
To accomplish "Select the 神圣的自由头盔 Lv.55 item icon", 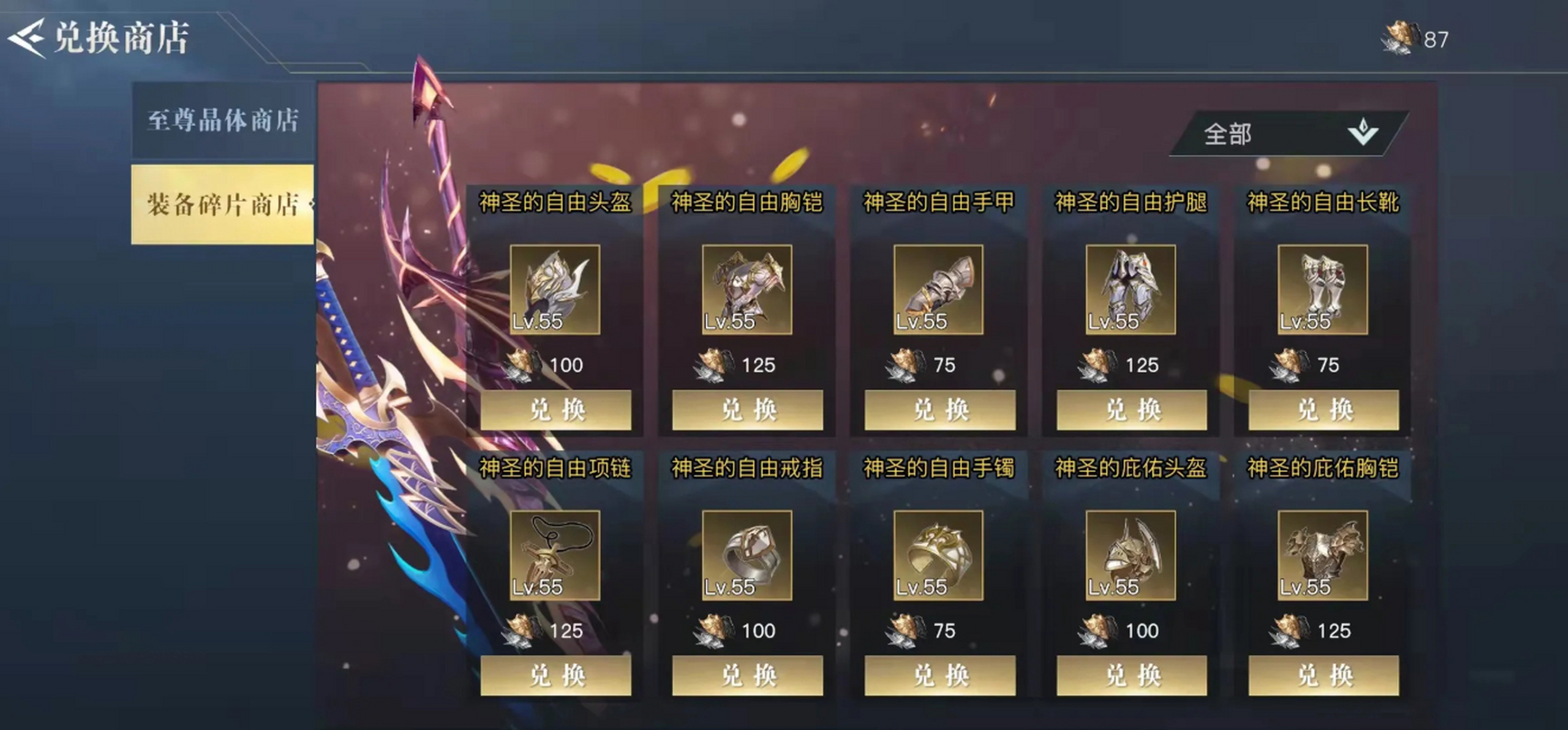I will 555,290.
